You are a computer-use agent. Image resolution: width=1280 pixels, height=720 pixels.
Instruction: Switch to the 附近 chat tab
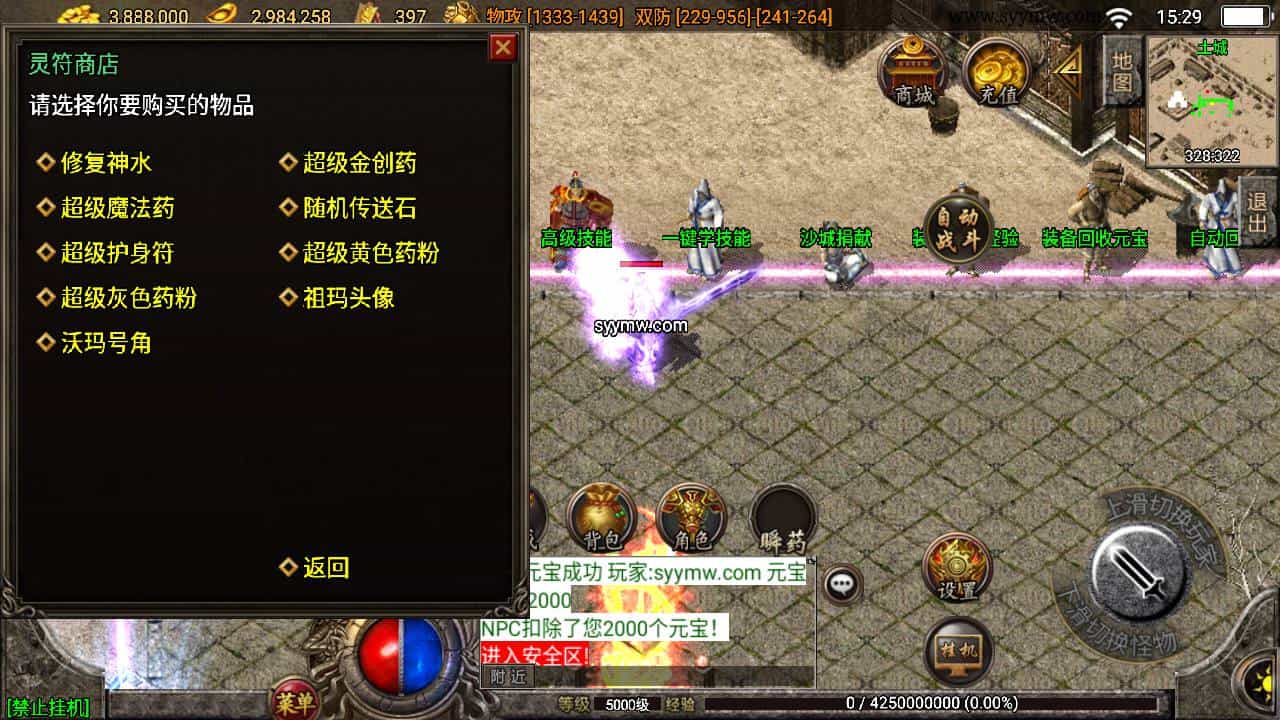click(505, 676)
